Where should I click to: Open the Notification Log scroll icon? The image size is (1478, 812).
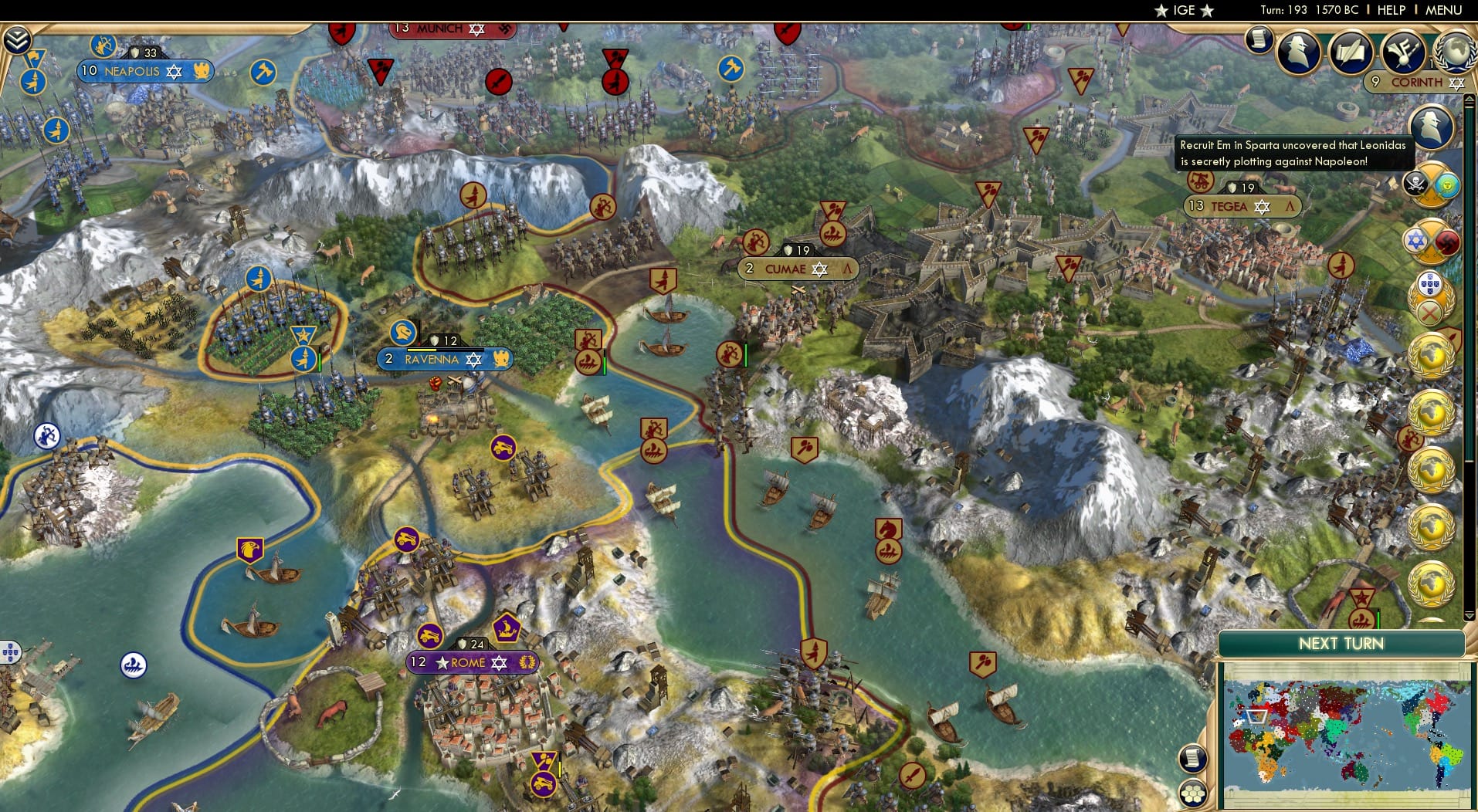pos(1259,39)
